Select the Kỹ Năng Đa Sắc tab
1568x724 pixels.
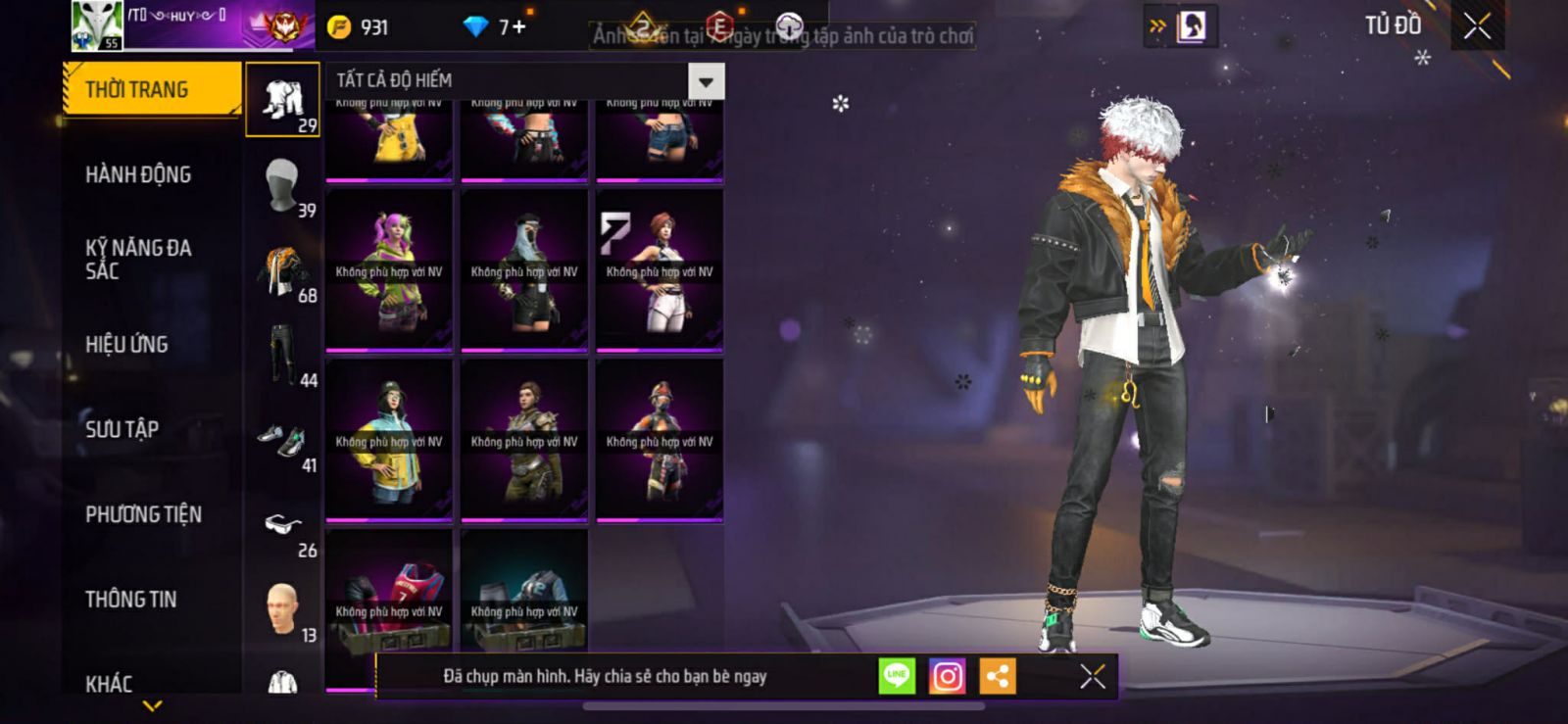(138, 260)
